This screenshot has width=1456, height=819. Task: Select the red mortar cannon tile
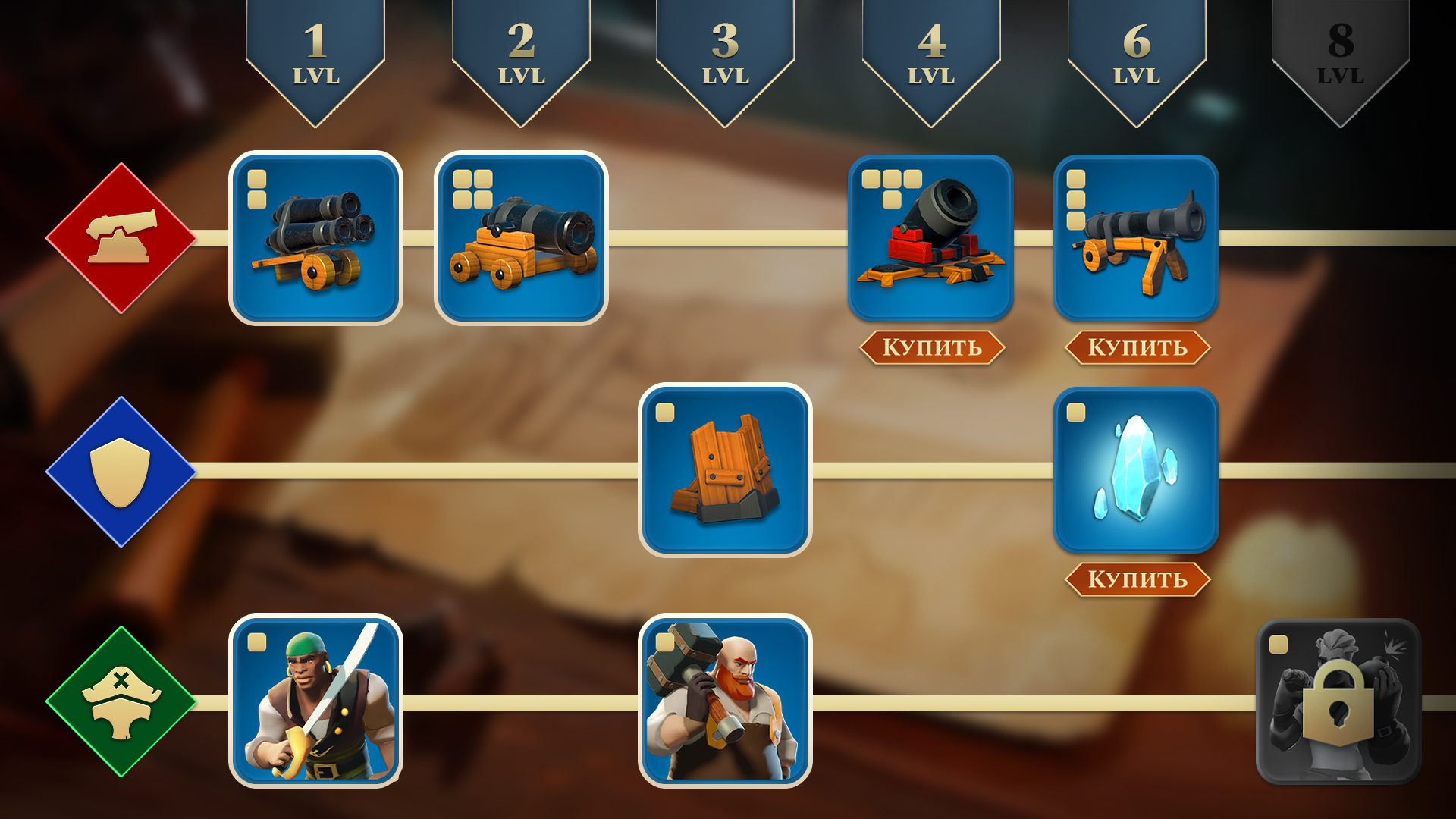(x=930, y=238)
